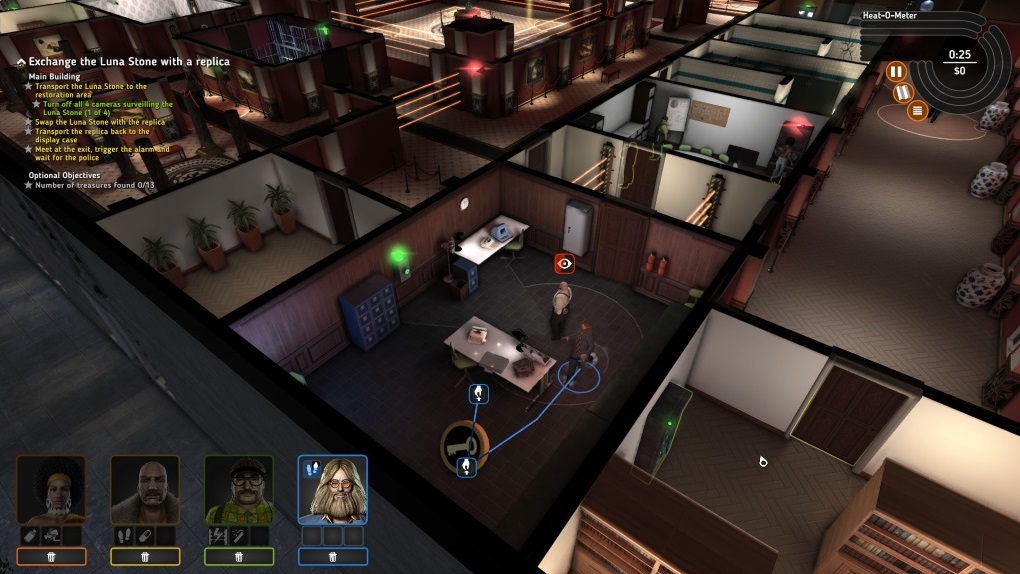Select the afro-haired woman character portrait
This screenshot has height=574, width=1020.
pos(51,490)
